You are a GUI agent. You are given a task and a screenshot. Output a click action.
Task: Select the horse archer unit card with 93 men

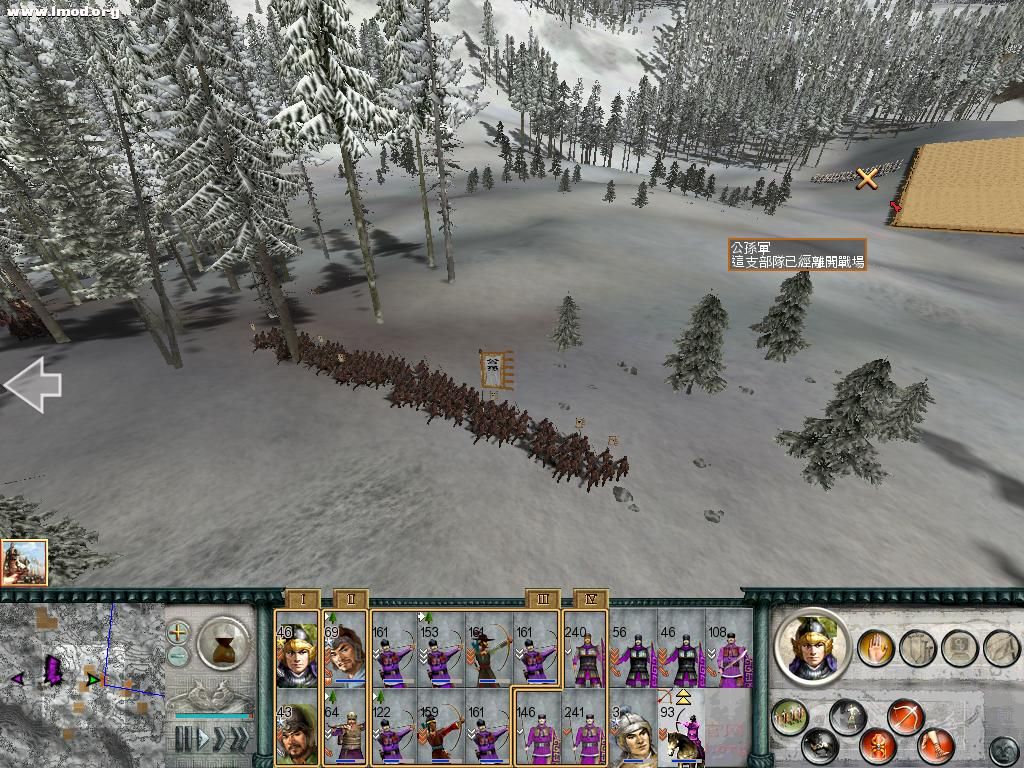[681, 727]
